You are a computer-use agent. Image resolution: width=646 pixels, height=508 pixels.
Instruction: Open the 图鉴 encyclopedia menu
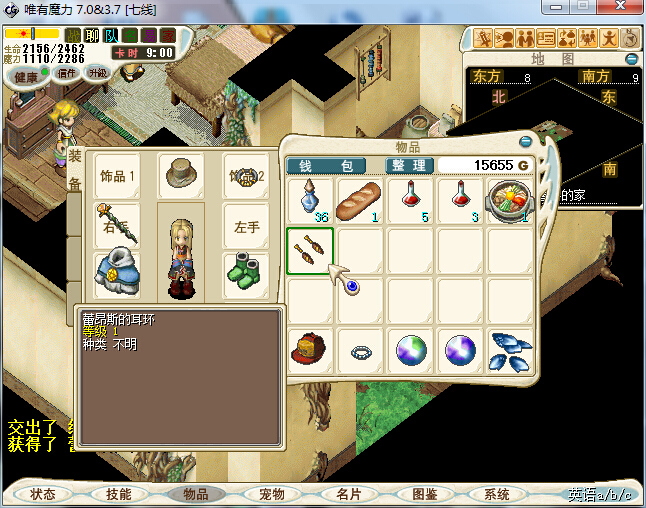click(424, 494)
